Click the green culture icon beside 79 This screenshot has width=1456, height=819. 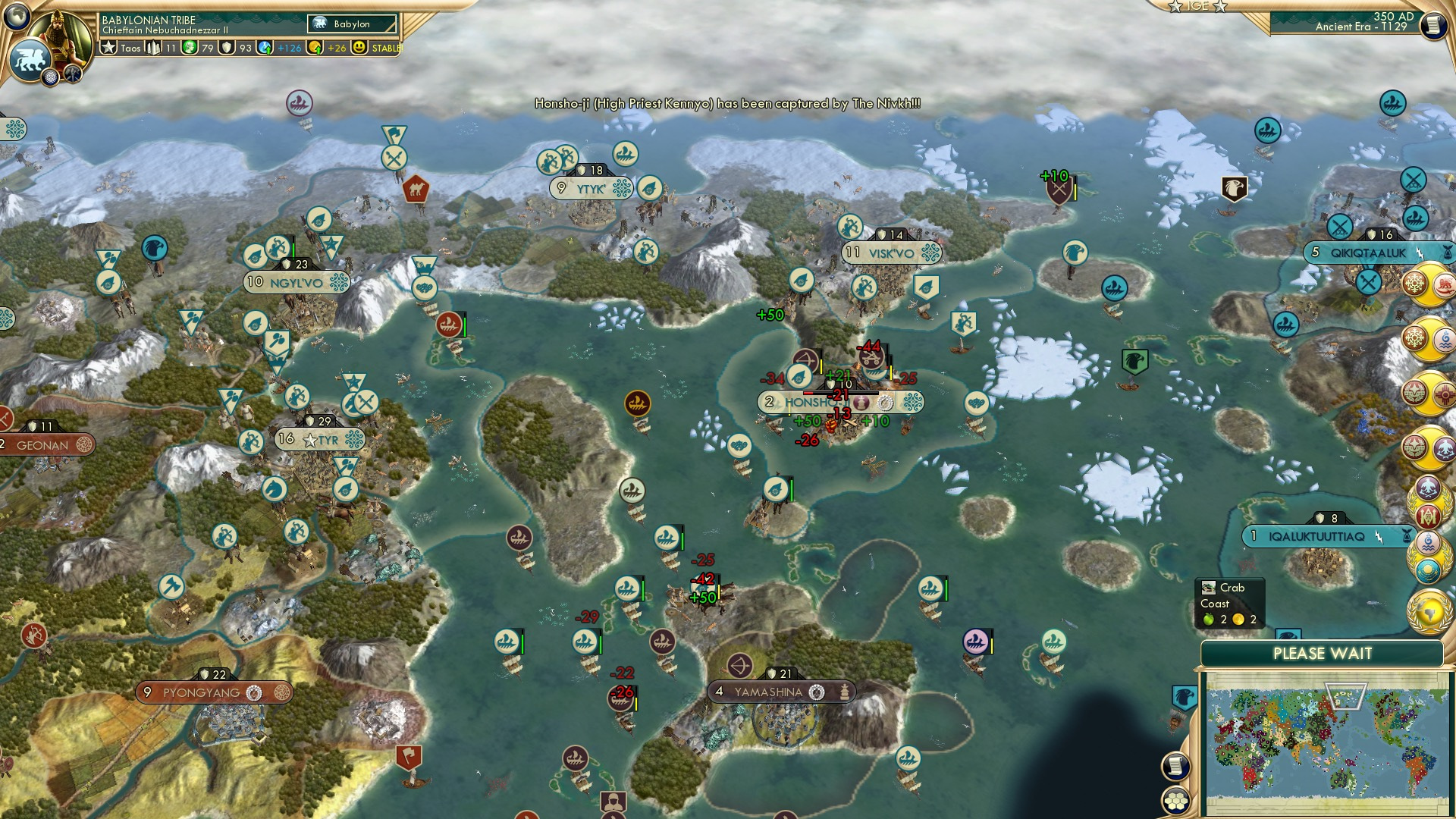point(189,48)
